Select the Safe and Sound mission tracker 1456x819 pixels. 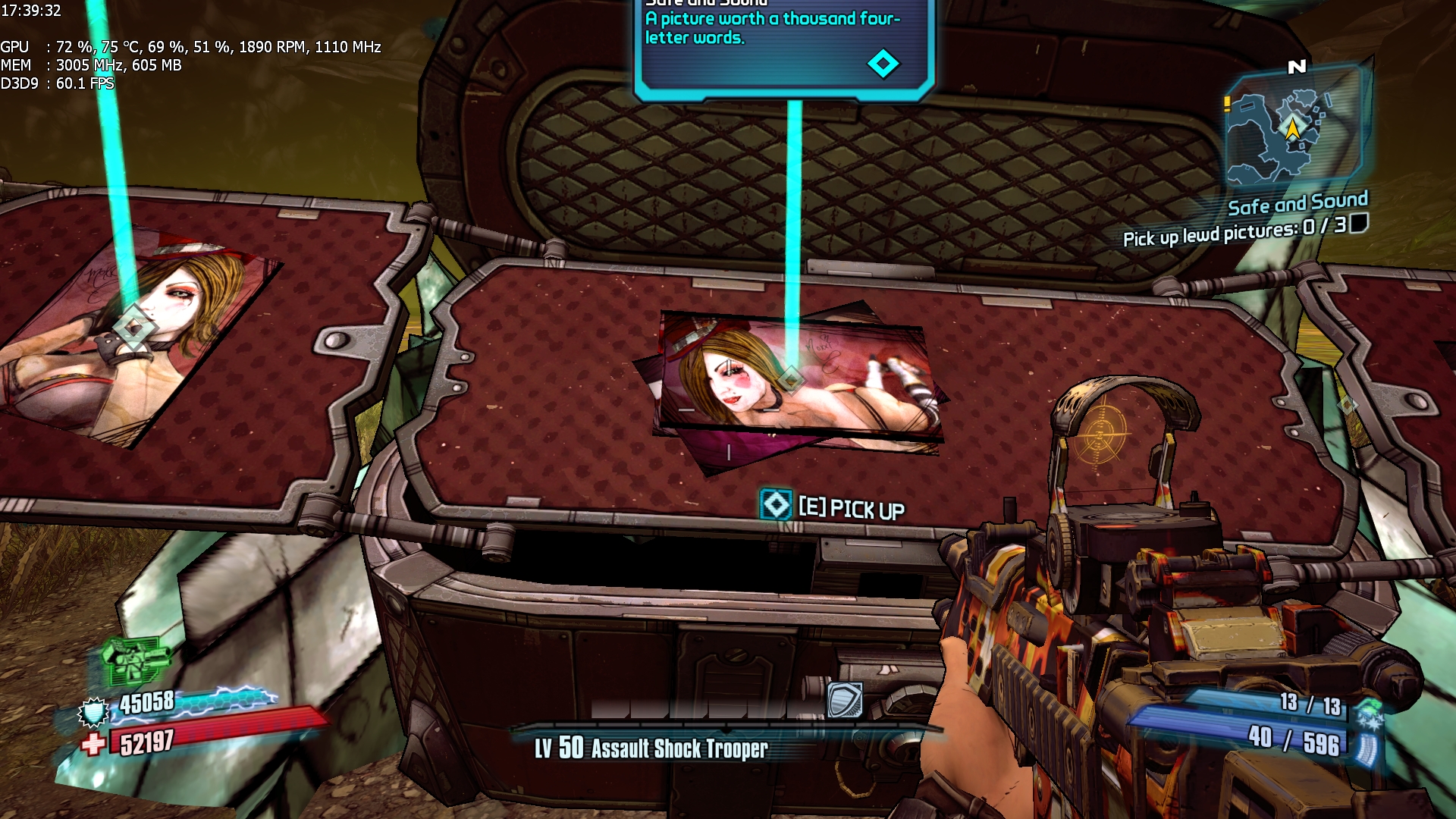1297,203
